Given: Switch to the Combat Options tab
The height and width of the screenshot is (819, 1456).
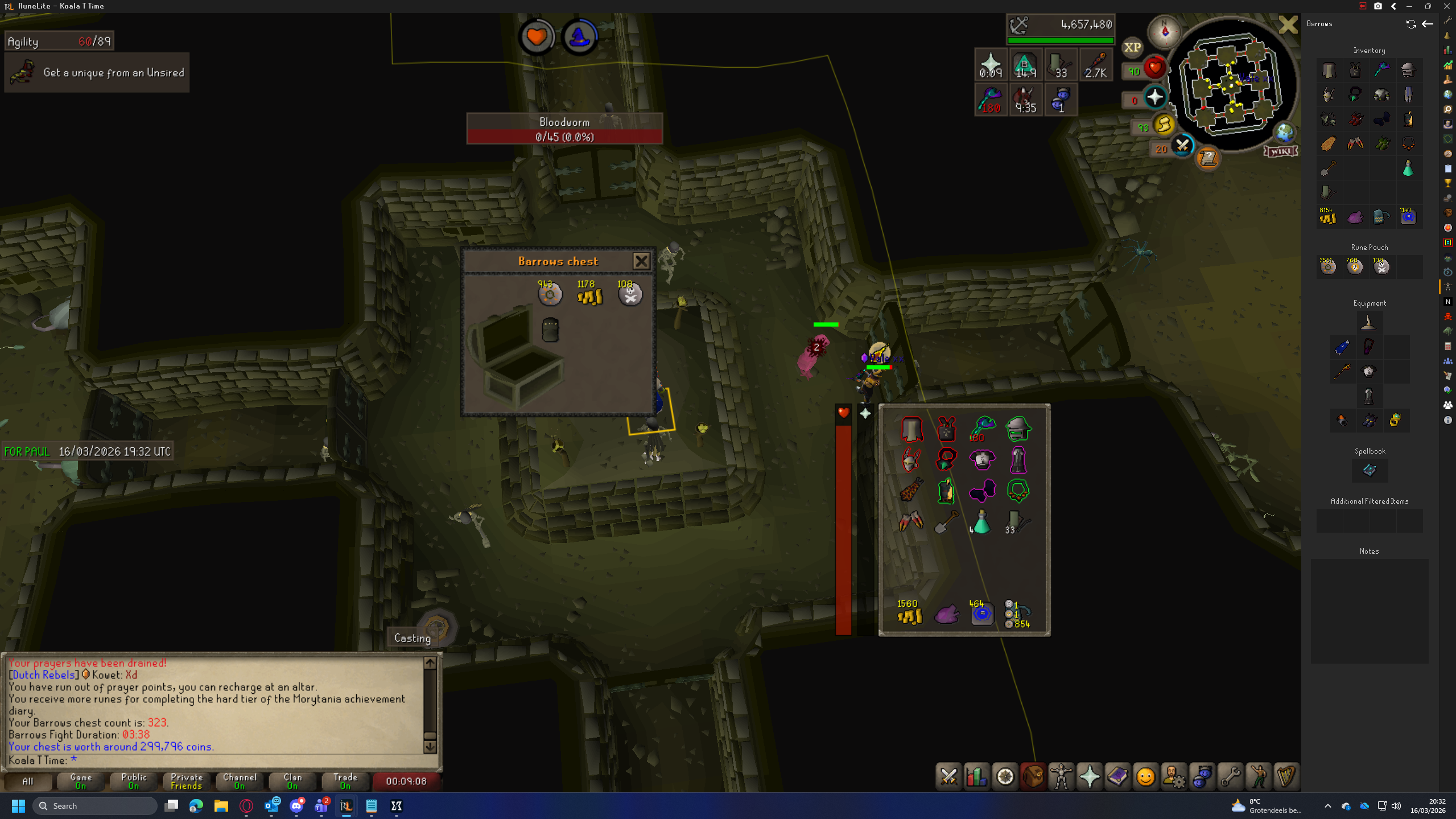Looking at the screenshot, I should 948,777.
